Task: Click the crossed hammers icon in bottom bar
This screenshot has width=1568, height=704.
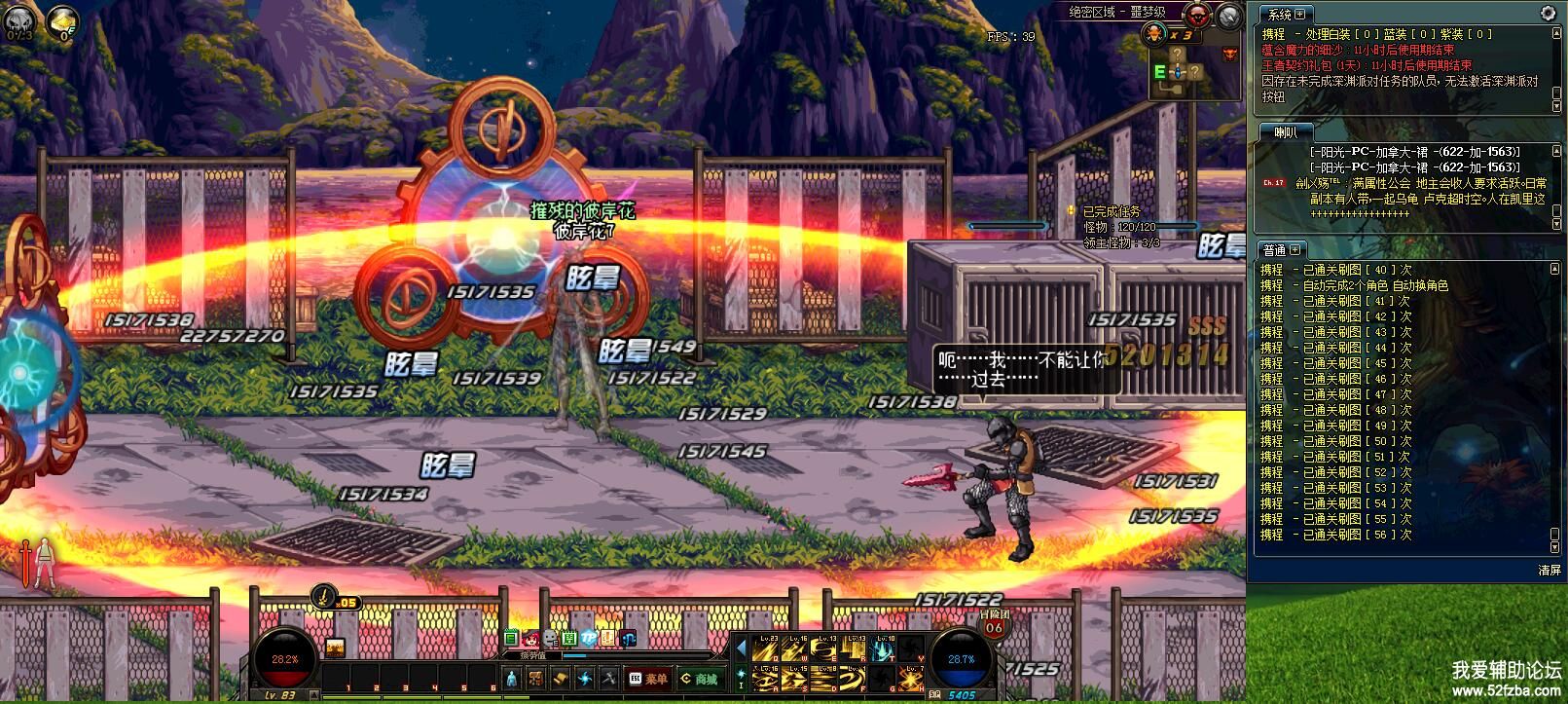Action: coord(608,679)
